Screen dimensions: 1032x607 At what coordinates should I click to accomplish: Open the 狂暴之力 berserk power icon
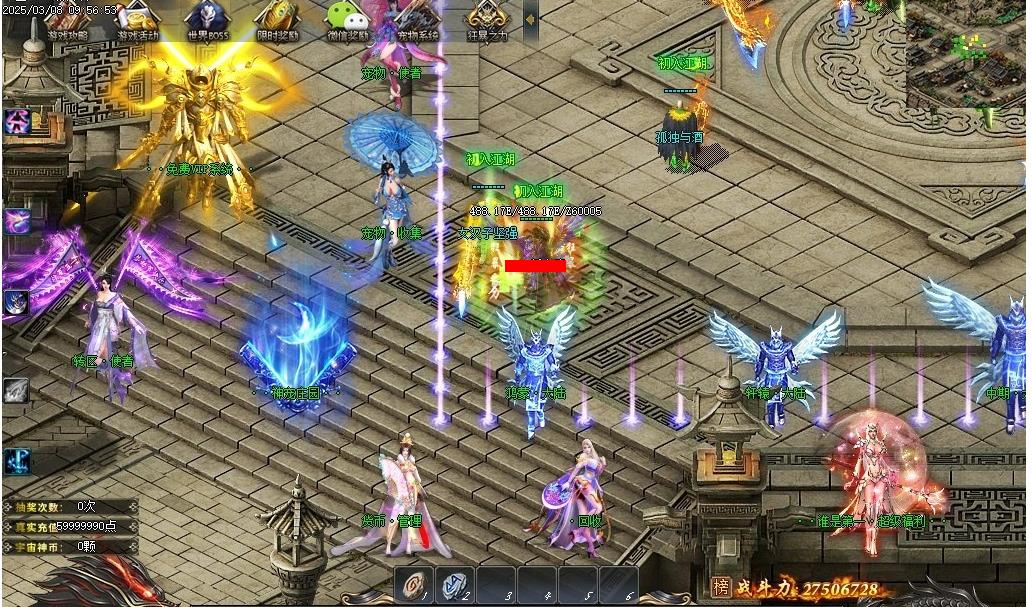click(487, 21)
